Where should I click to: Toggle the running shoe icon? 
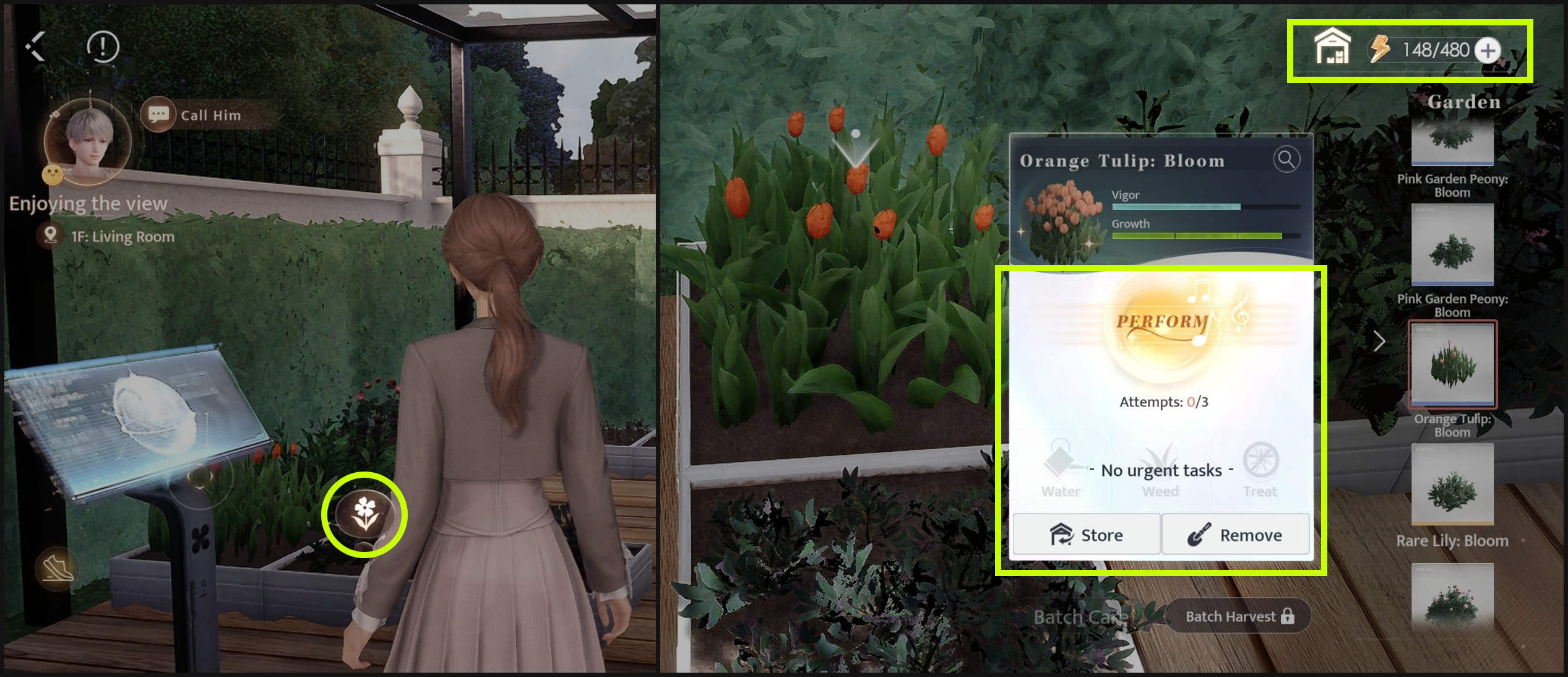coord(58,568)
